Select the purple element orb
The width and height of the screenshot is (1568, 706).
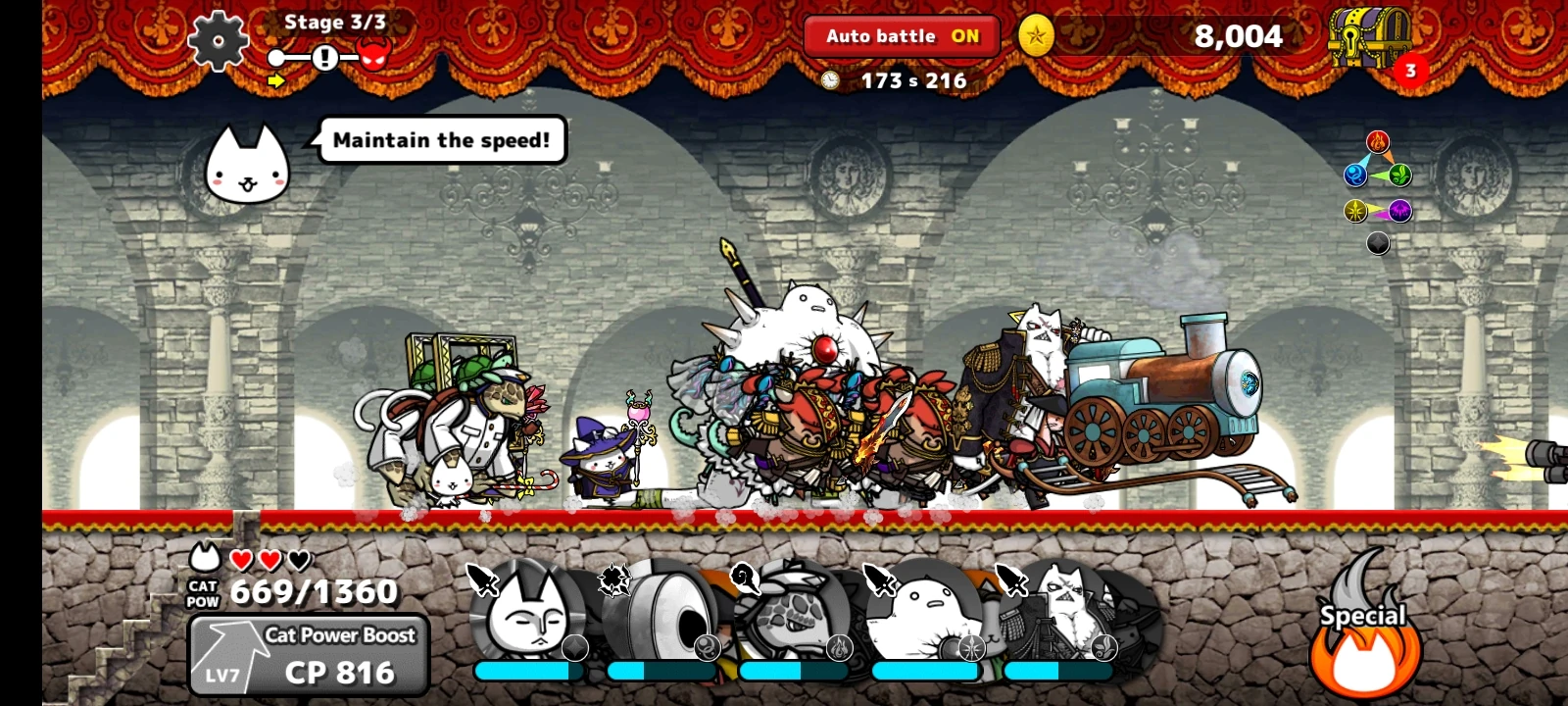1398,208
